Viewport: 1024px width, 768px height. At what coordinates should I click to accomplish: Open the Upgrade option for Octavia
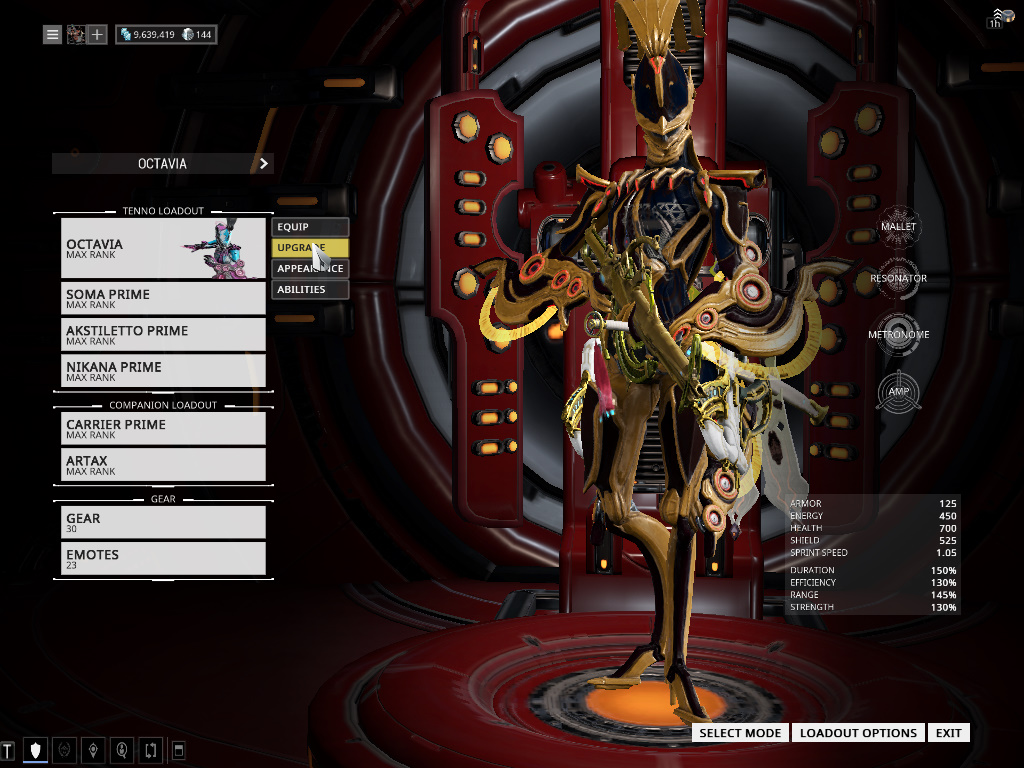point(310,248)
